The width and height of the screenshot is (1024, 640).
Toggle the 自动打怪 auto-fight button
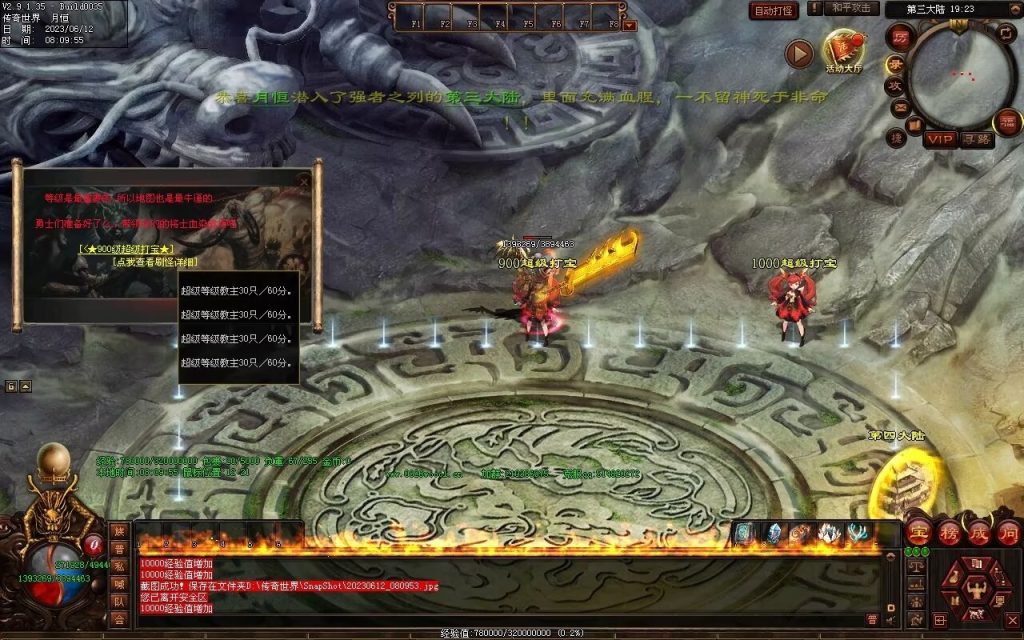click(x=774, y=11)
